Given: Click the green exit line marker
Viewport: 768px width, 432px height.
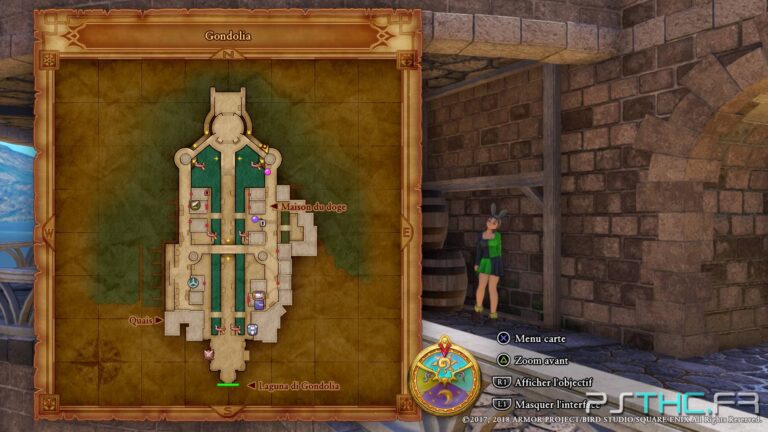Looking at the screenshot, I should click(x=228, y=385).
